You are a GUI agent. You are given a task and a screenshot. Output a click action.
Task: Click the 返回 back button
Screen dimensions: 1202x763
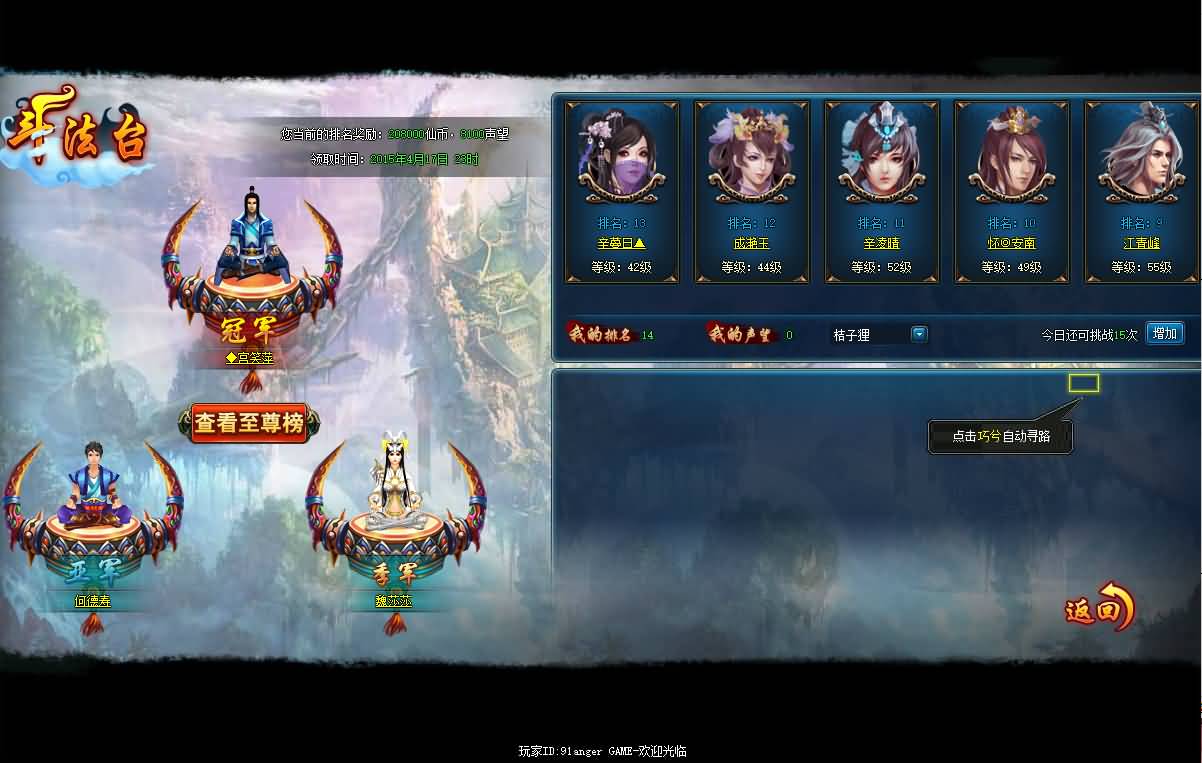(x=1098, y=607)
